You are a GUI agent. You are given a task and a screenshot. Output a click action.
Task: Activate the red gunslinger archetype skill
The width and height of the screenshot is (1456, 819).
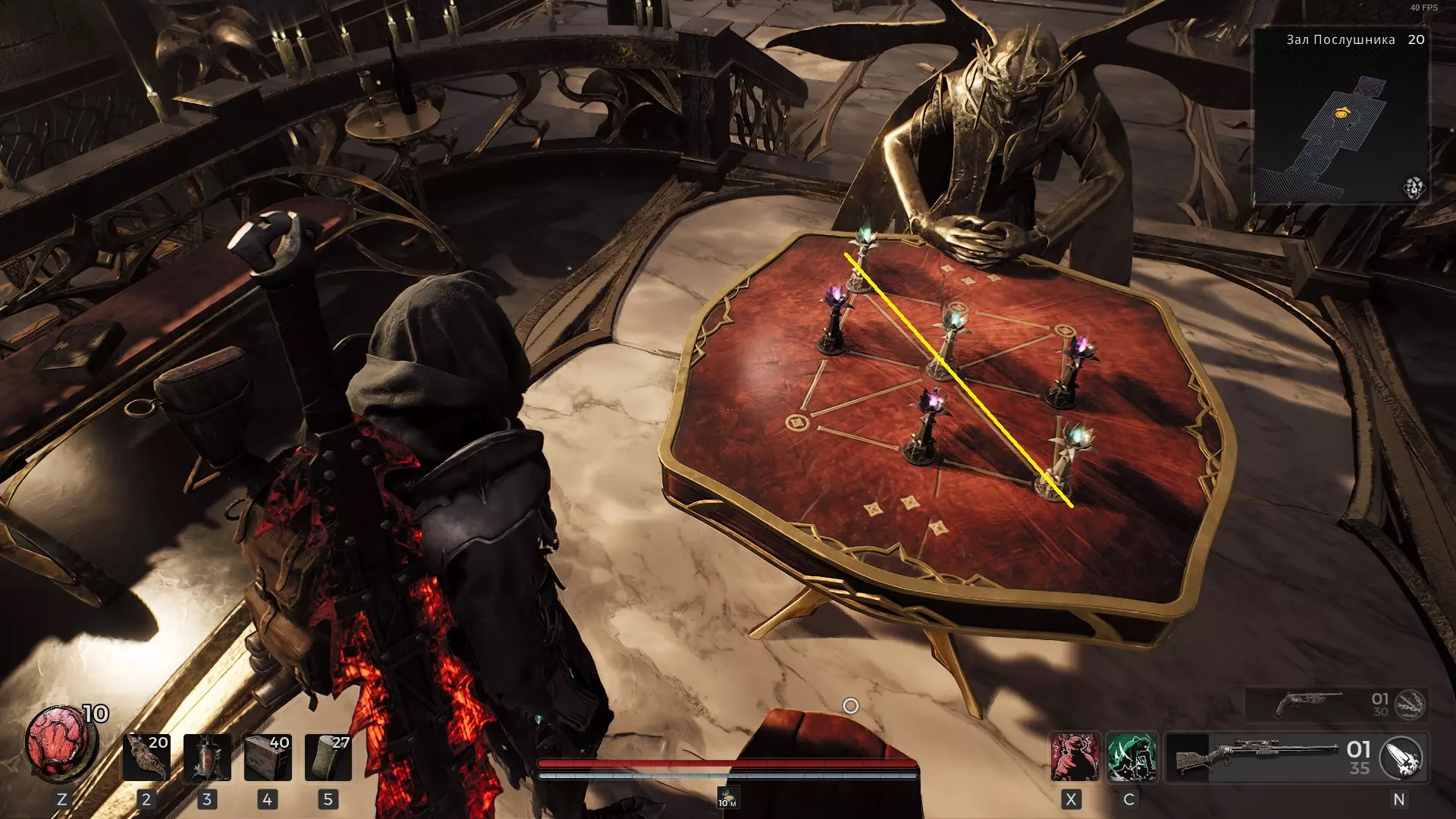(1074, 757)
